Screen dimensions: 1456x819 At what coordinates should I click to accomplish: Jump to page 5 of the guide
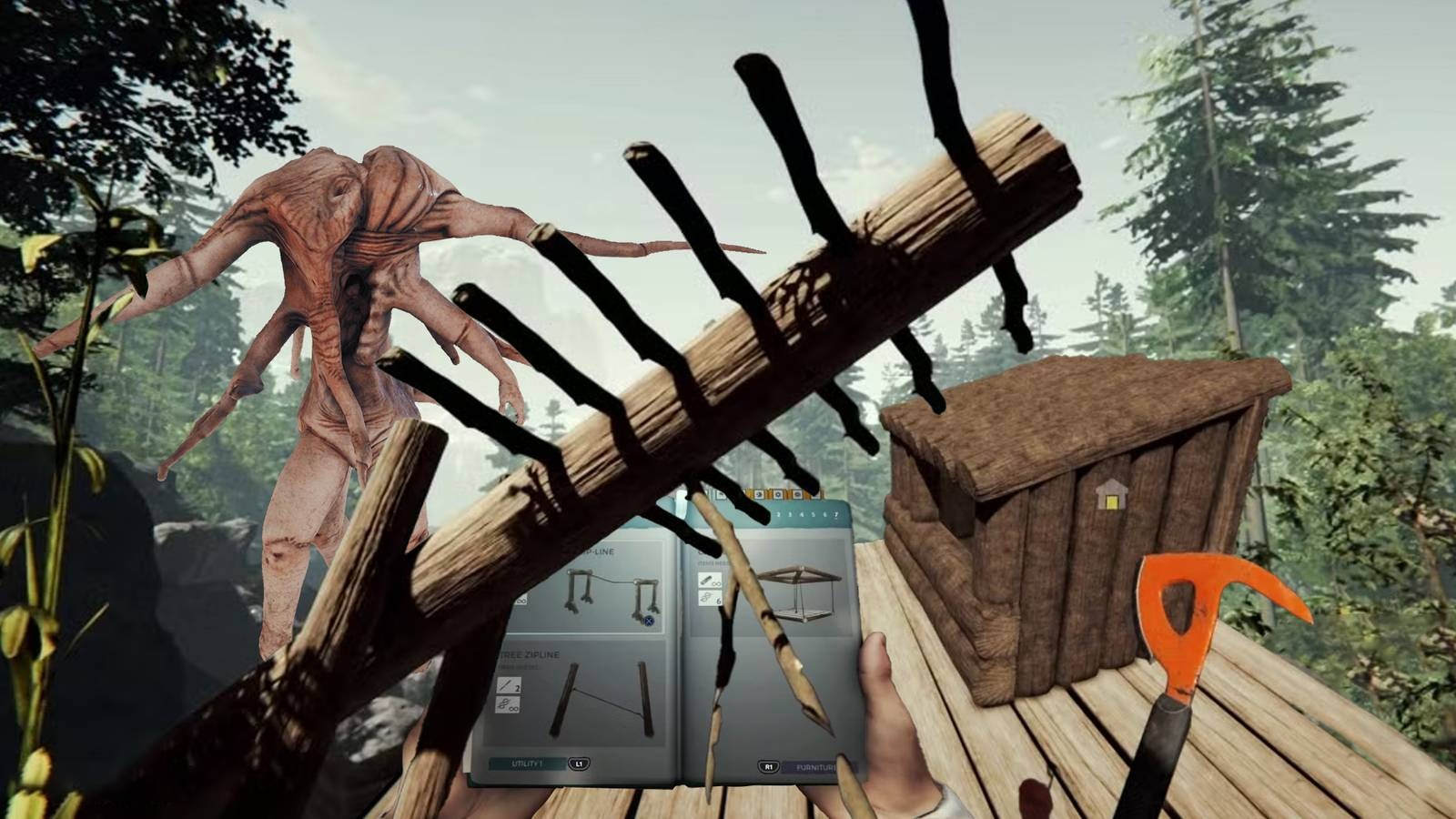click(x=813, y=514)
